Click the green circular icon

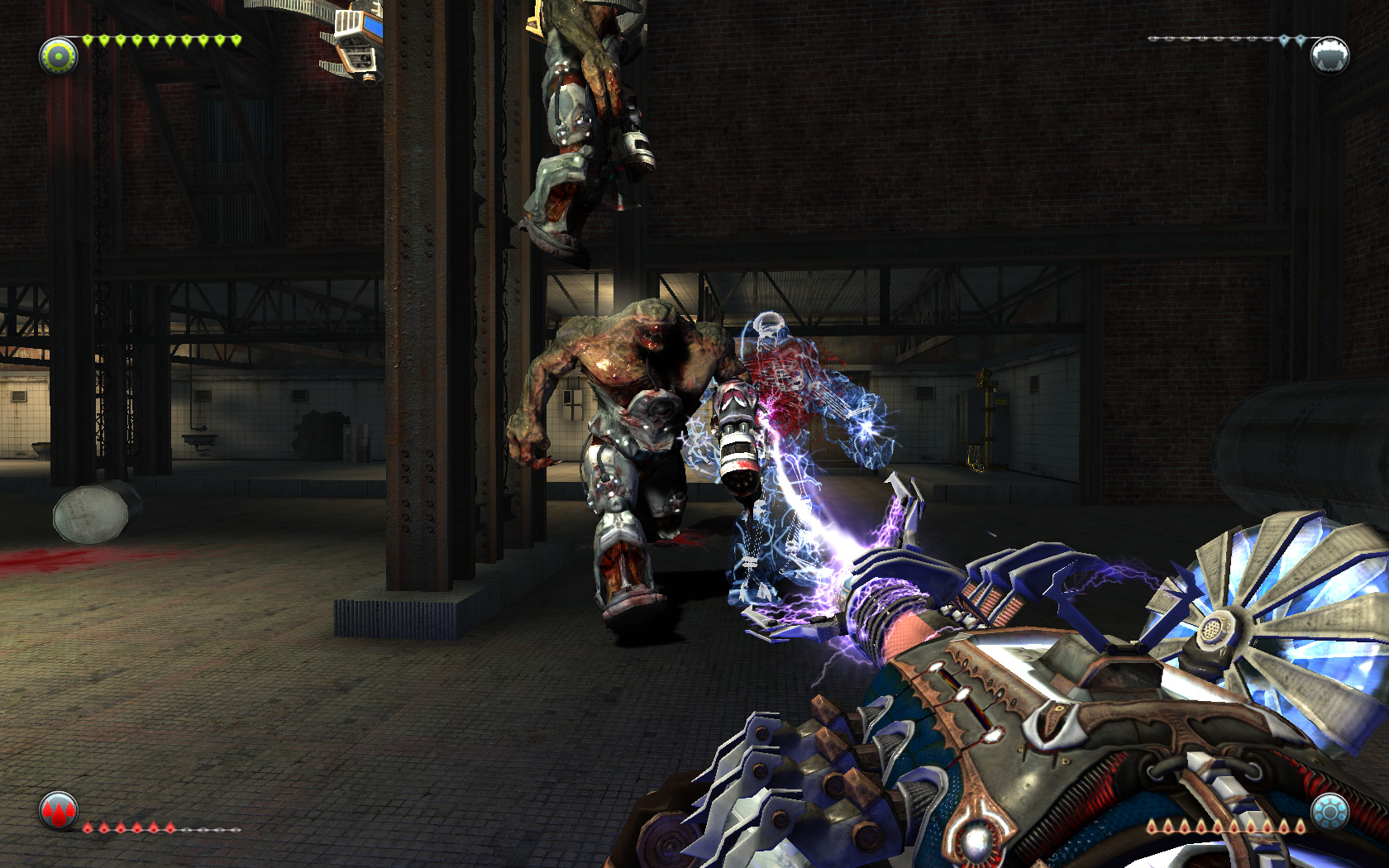[58, 56]
